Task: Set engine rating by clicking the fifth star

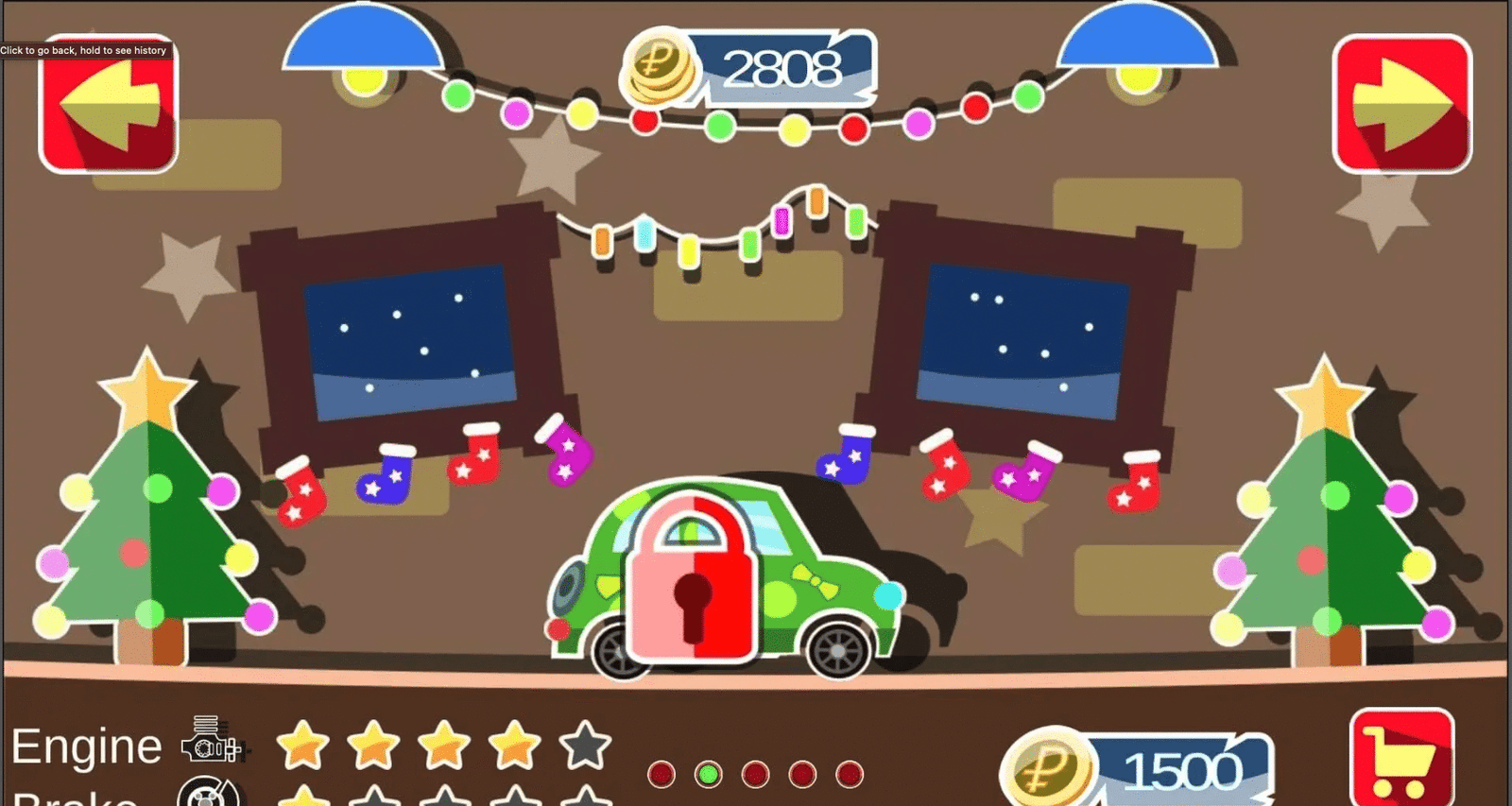Action: pyautogui.click(x=583, y=746)
